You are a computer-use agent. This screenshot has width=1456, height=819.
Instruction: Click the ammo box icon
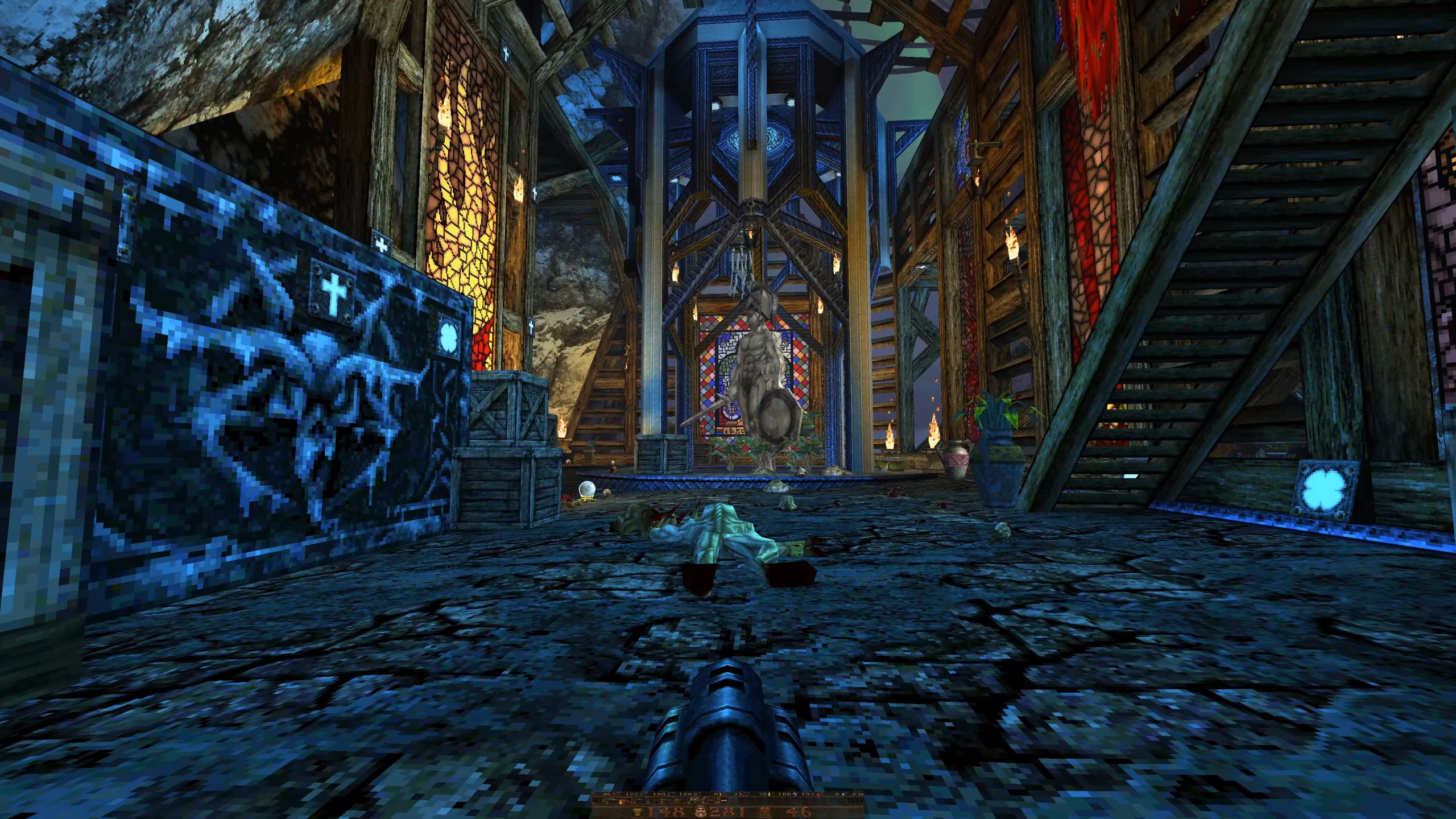766,812
